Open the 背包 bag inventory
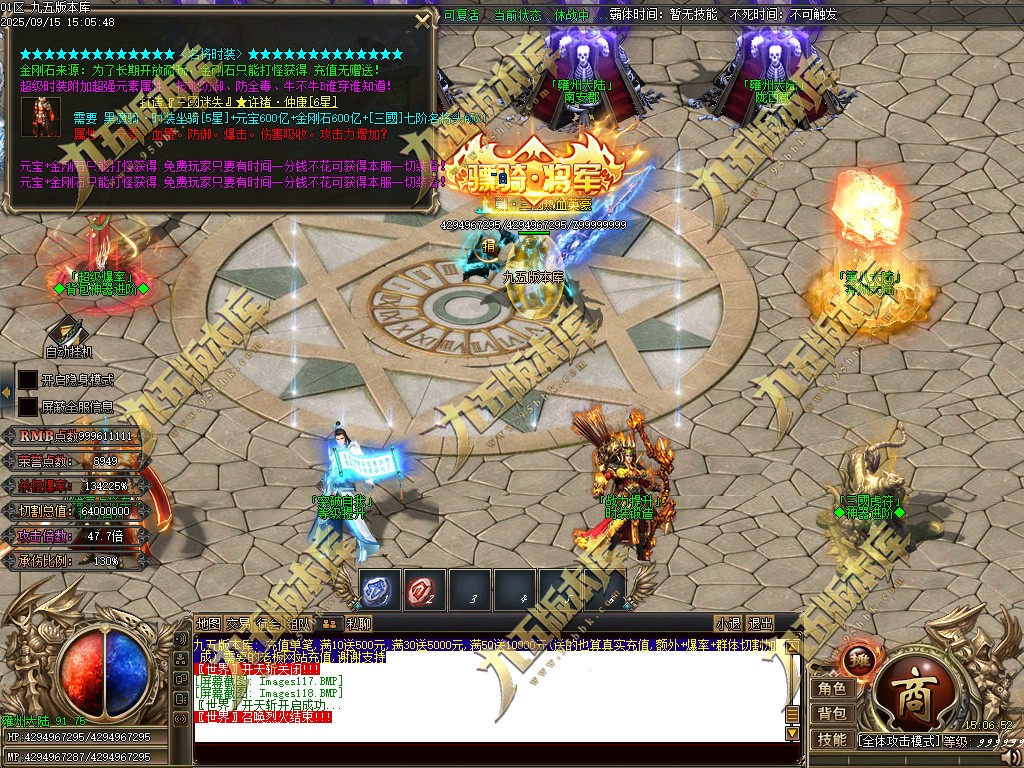 pyautogui.click(x=832, y=714)
